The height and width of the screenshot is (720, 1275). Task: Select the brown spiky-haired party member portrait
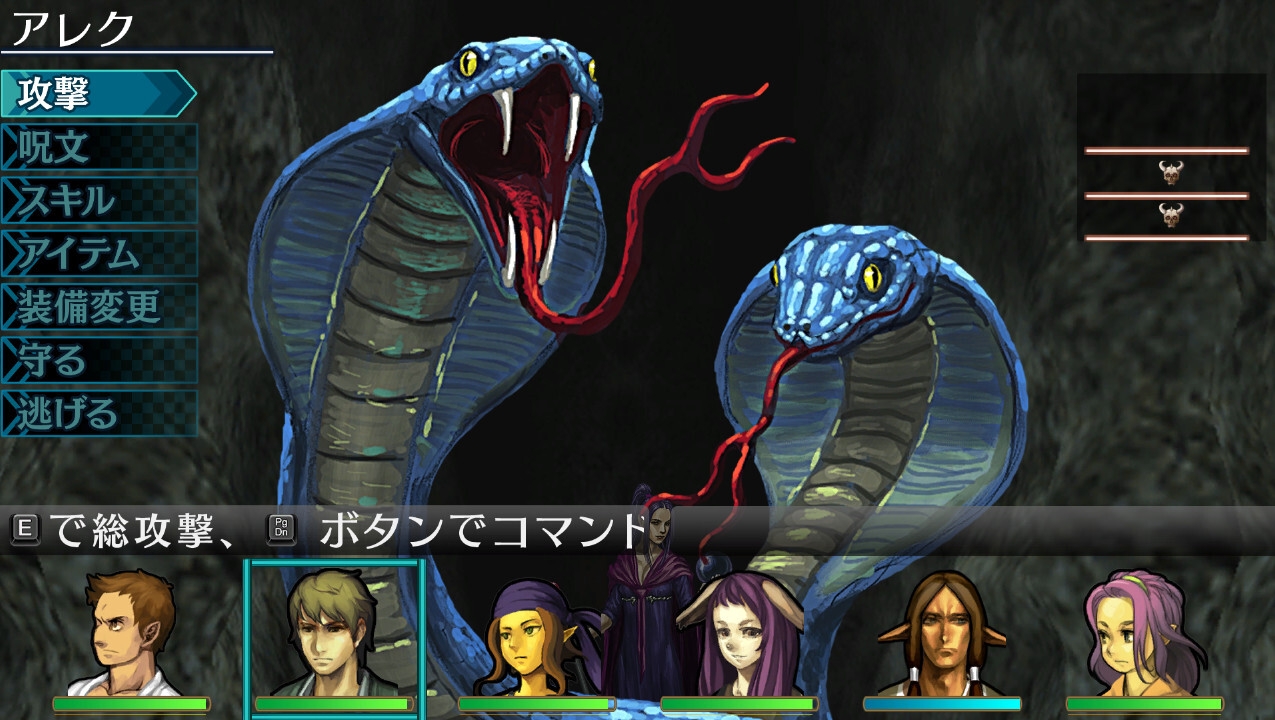click(131, 635)
